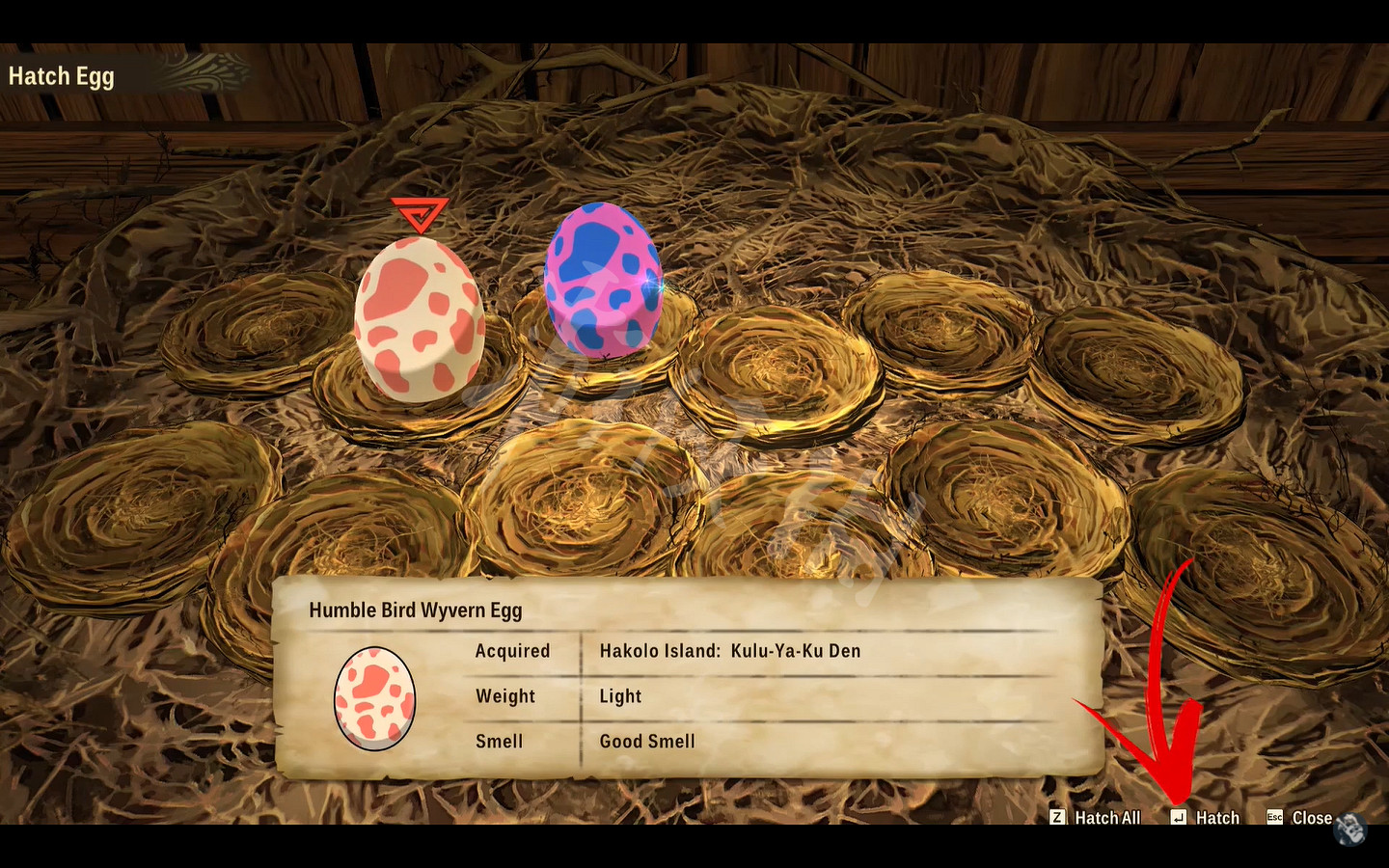1389x868 pixels.
Task: Click the guitarist avatar icon bottom right
Action: 1350,829
